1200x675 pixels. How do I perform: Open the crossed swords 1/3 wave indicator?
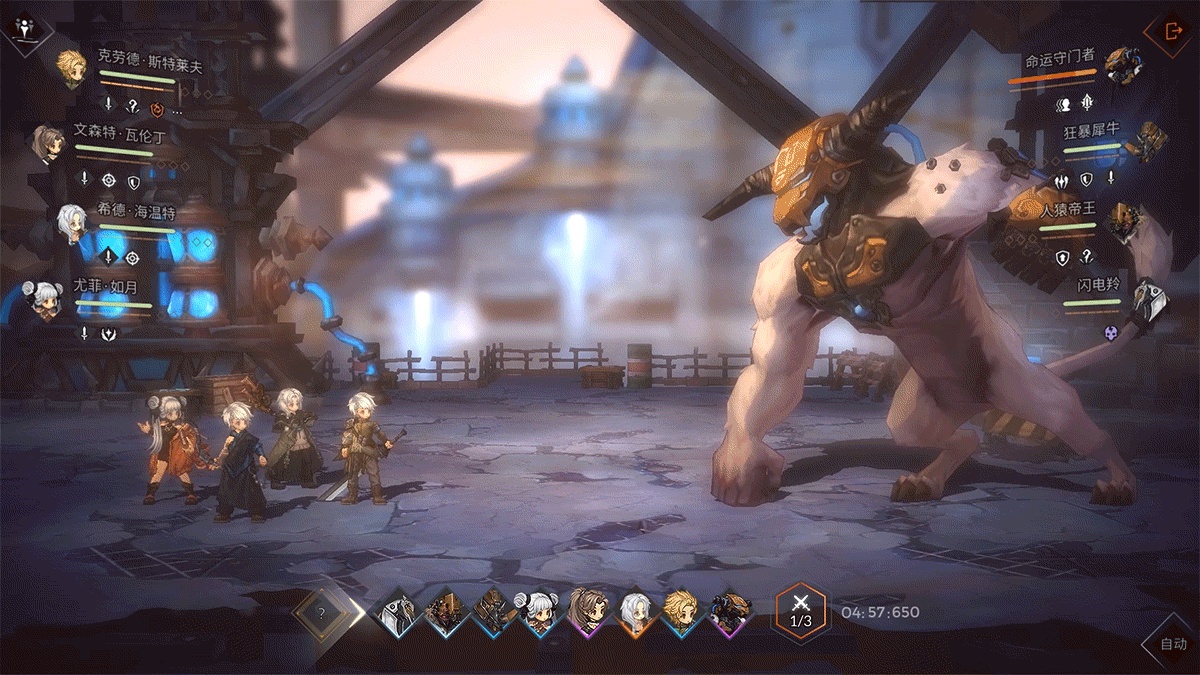800,611
